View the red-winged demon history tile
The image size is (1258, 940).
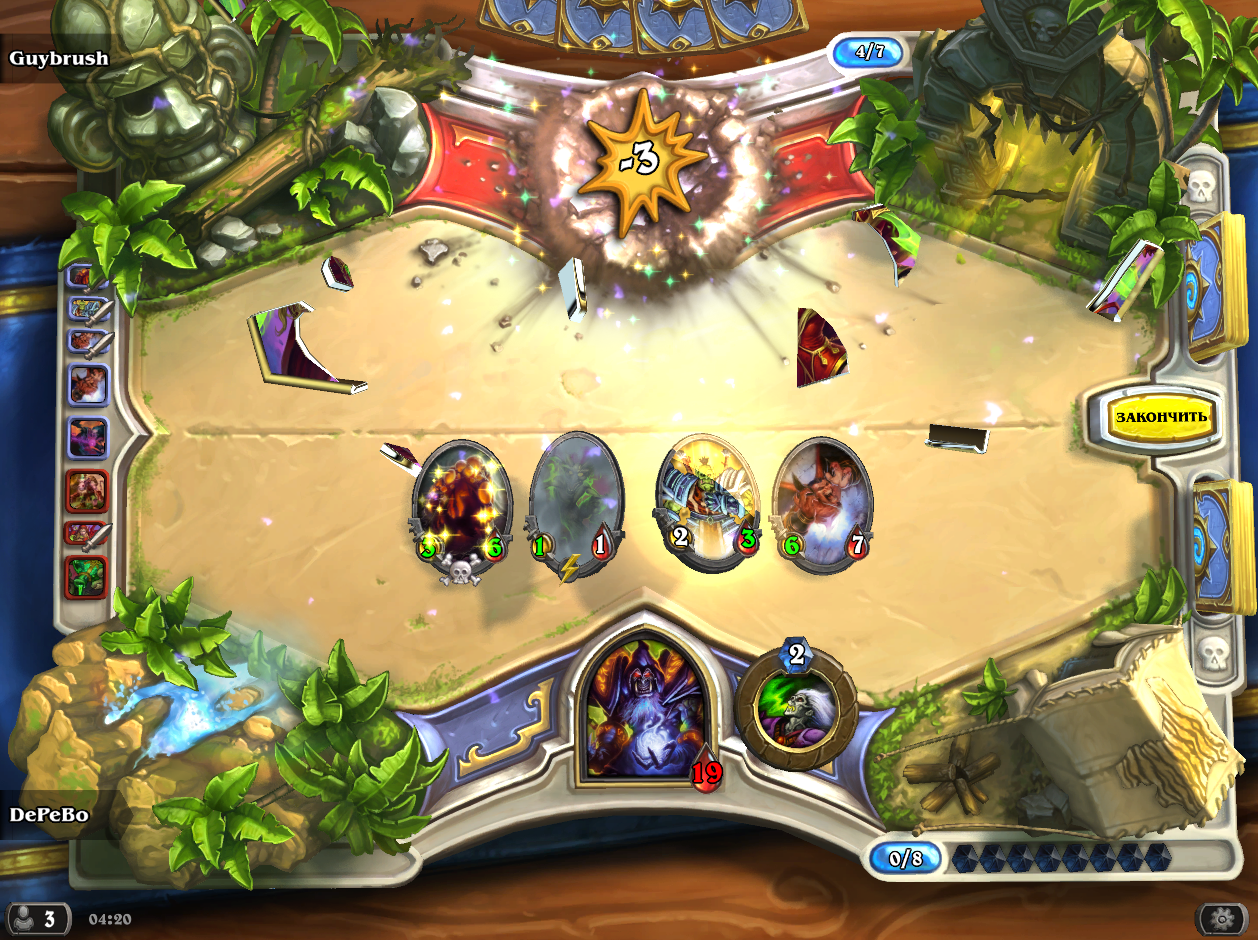tap(87, 383)
